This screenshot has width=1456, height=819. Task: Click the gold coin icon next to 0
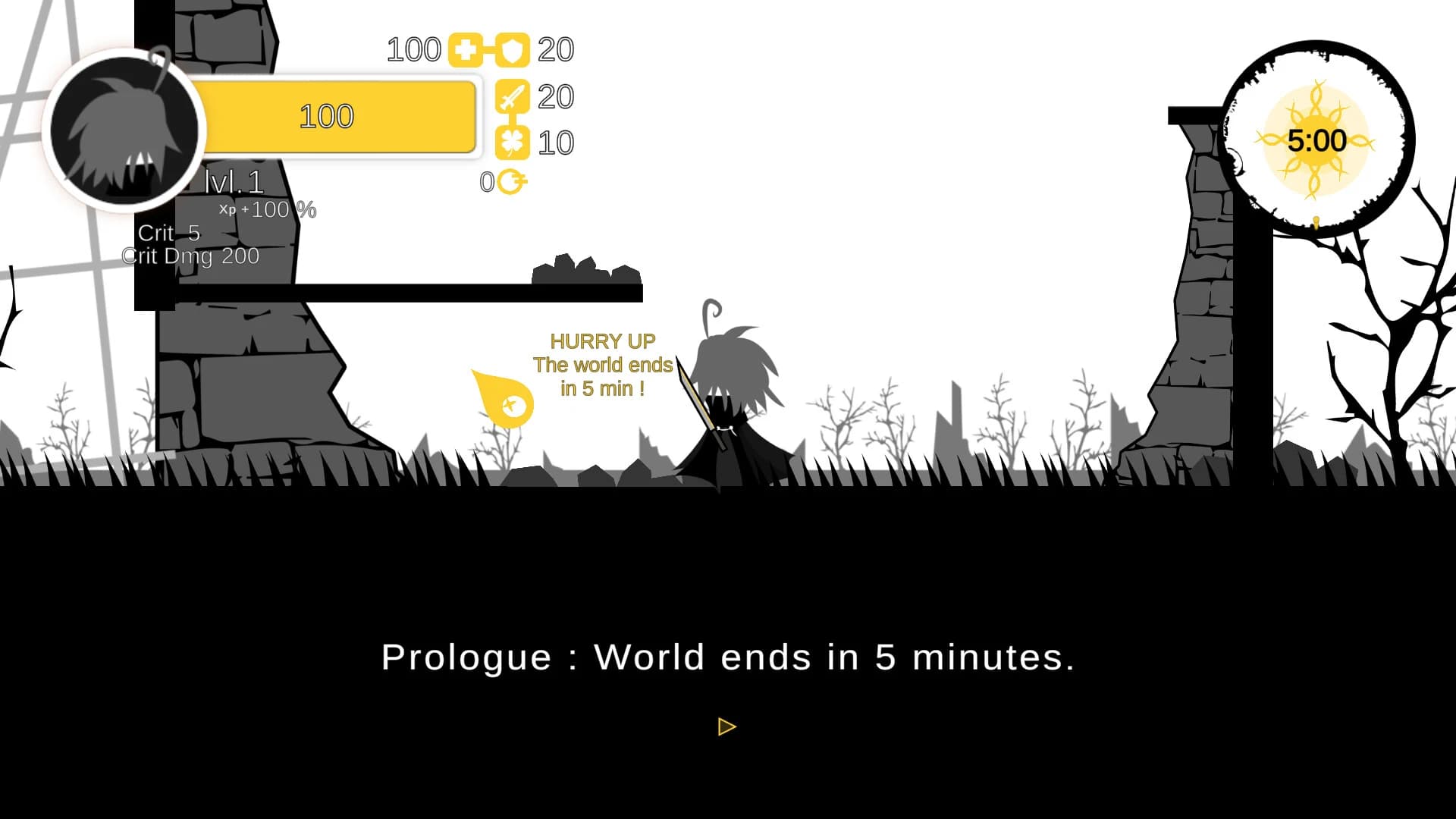pyautogui.click(x=511, y=182)
